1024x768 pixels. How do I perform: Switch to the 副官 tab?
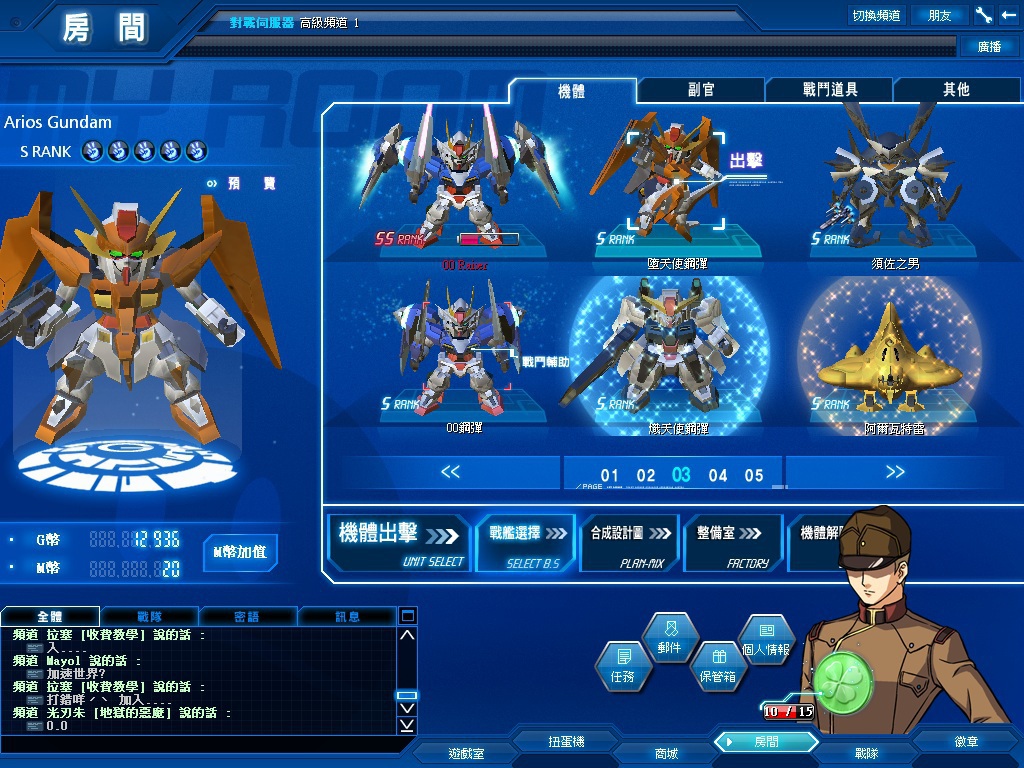tap(701, 90)
